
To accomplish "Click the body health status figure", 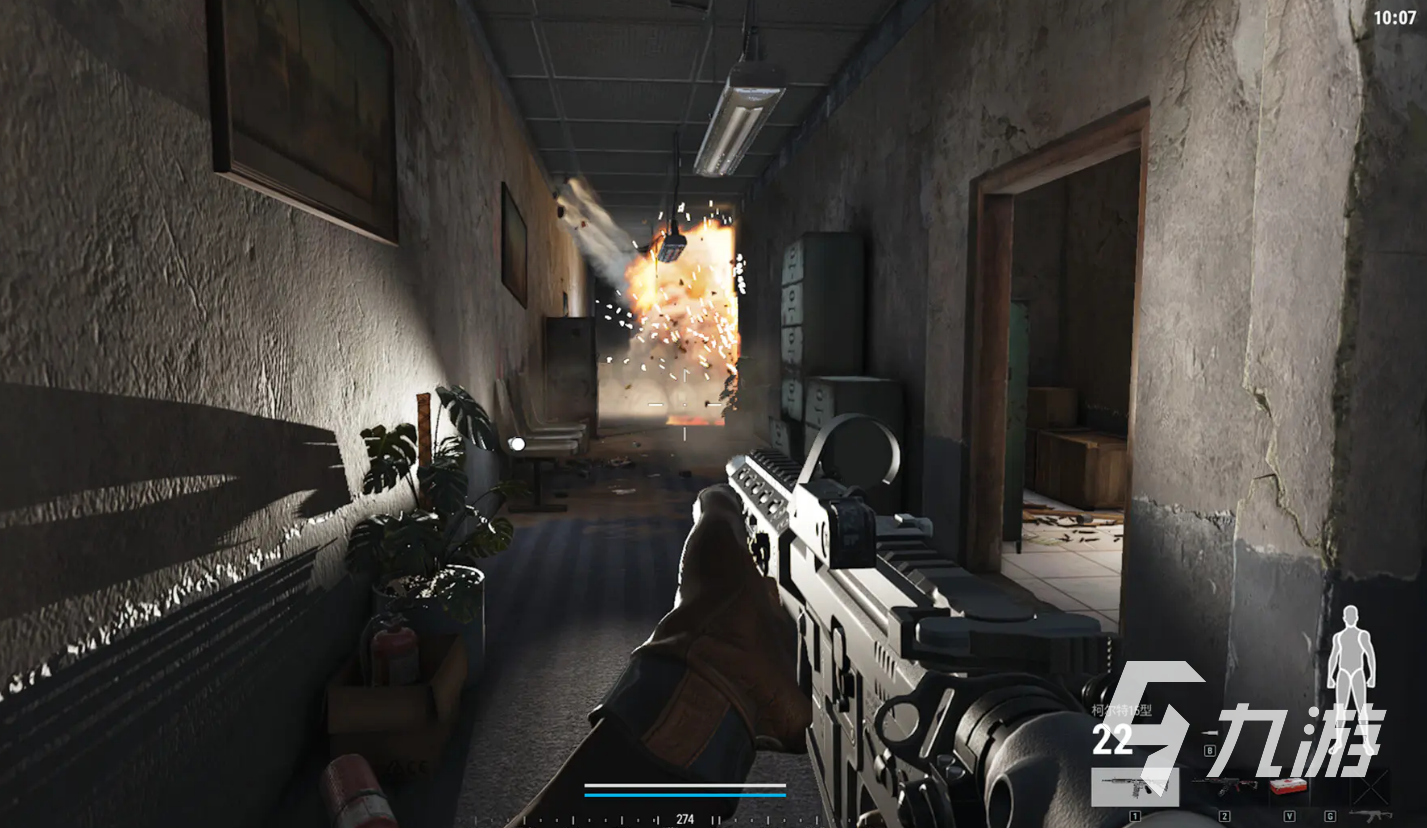I will pyautogui.click(x=1351, y=664).
